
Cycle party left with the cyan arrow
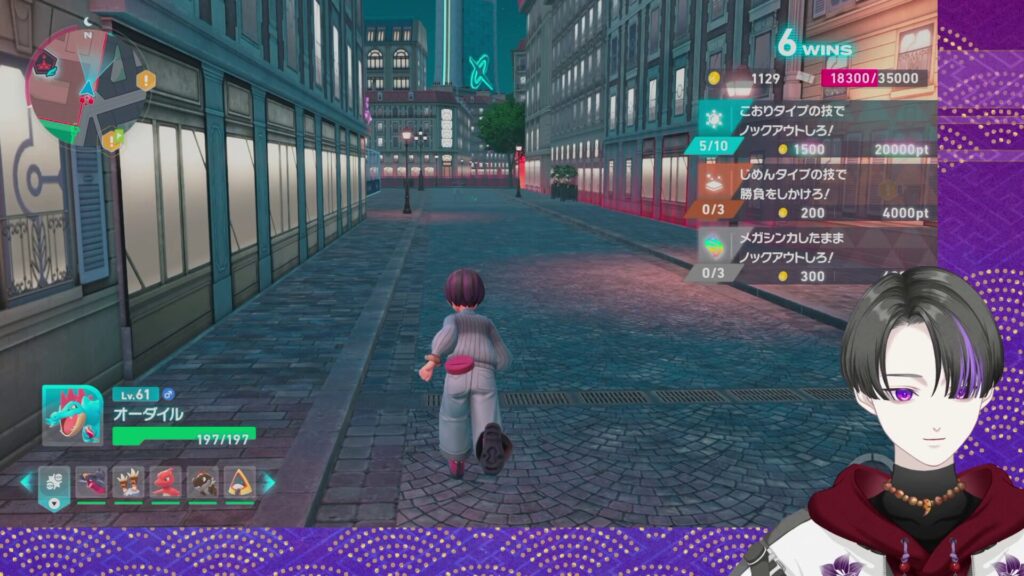pyautogui.click(x=25, y=482)
